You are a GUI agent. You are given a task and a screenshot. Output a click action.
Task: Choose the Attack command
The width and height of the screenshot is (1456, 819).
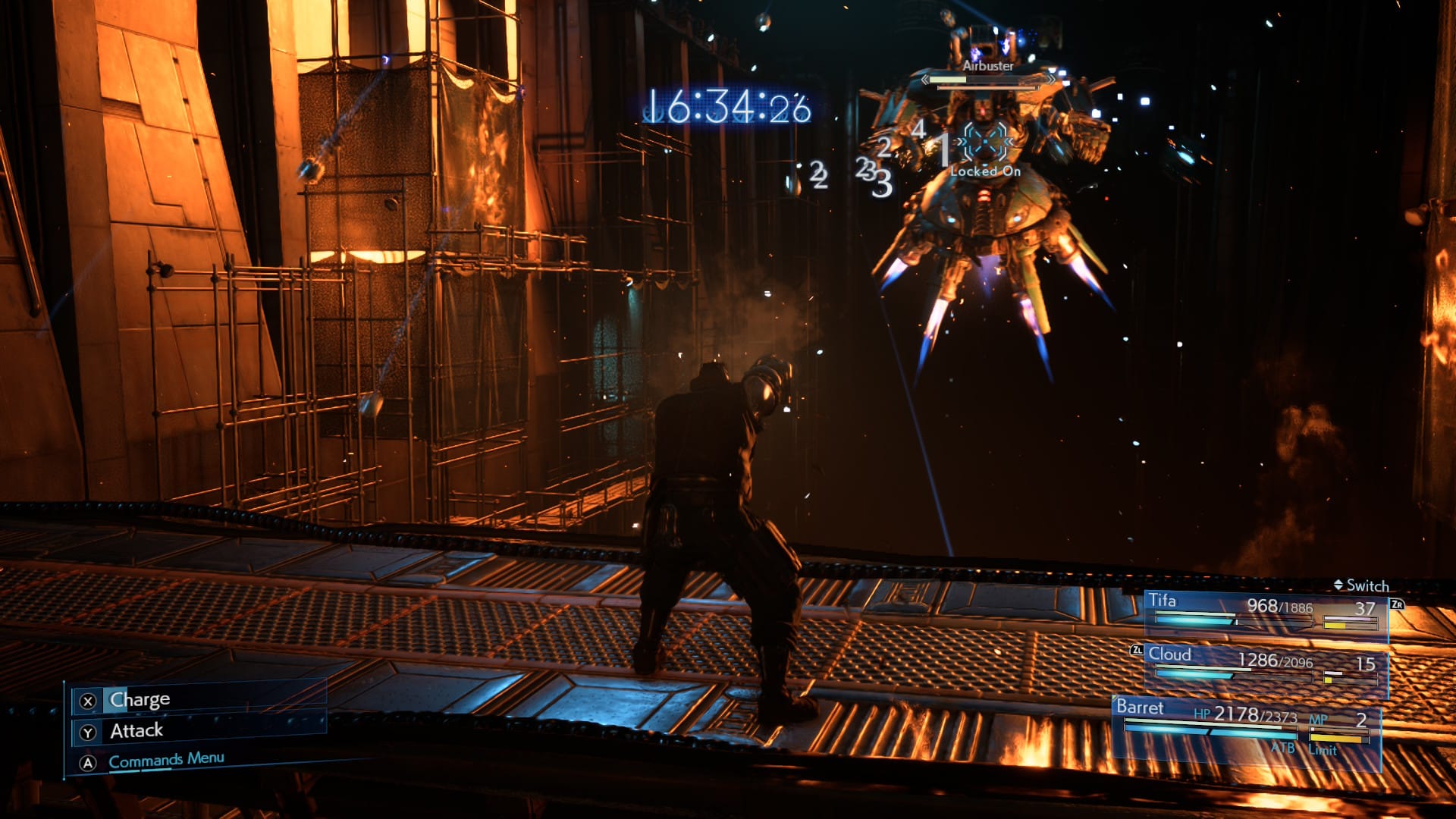(x=136, y=731)
